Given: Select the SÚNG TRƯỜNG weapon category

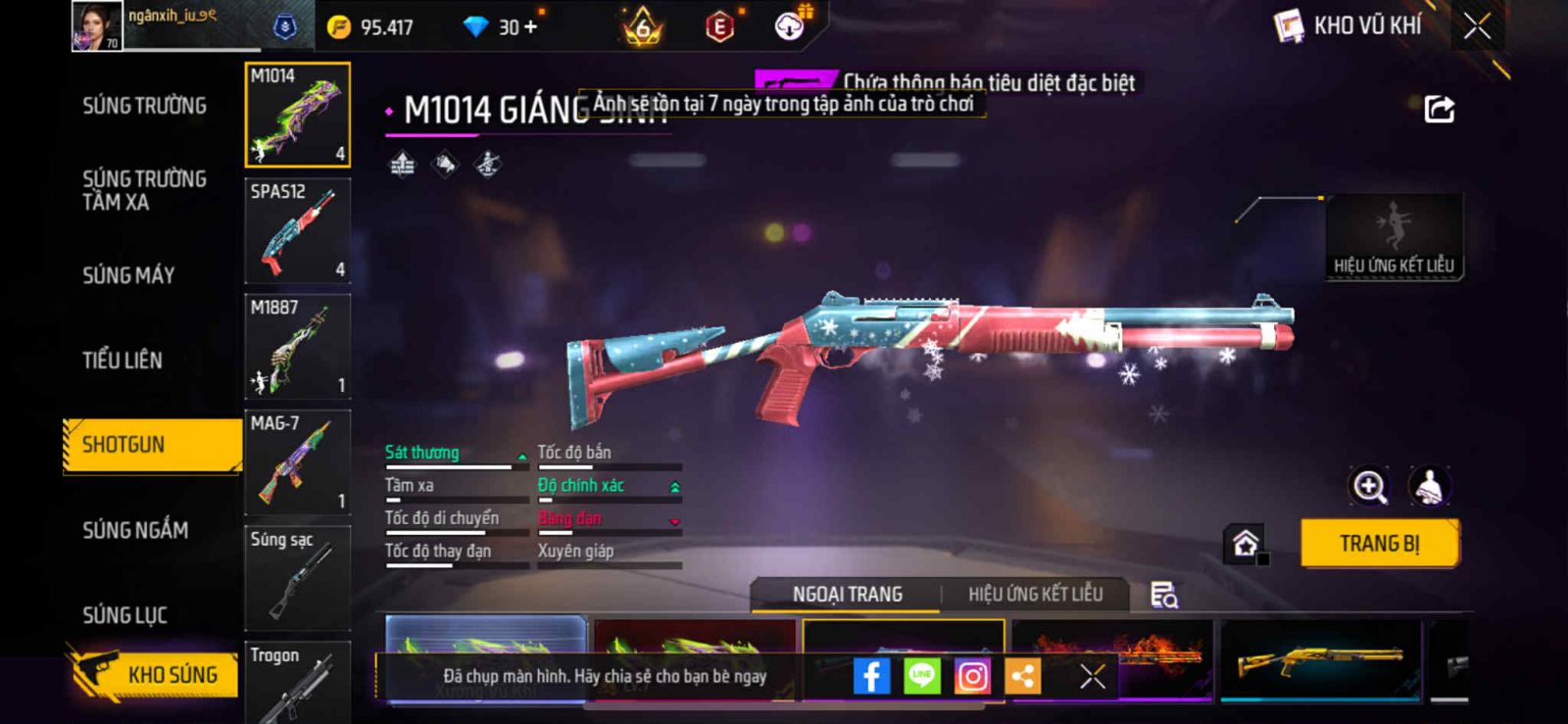Looking at the screenshot, I should [144, 106].
